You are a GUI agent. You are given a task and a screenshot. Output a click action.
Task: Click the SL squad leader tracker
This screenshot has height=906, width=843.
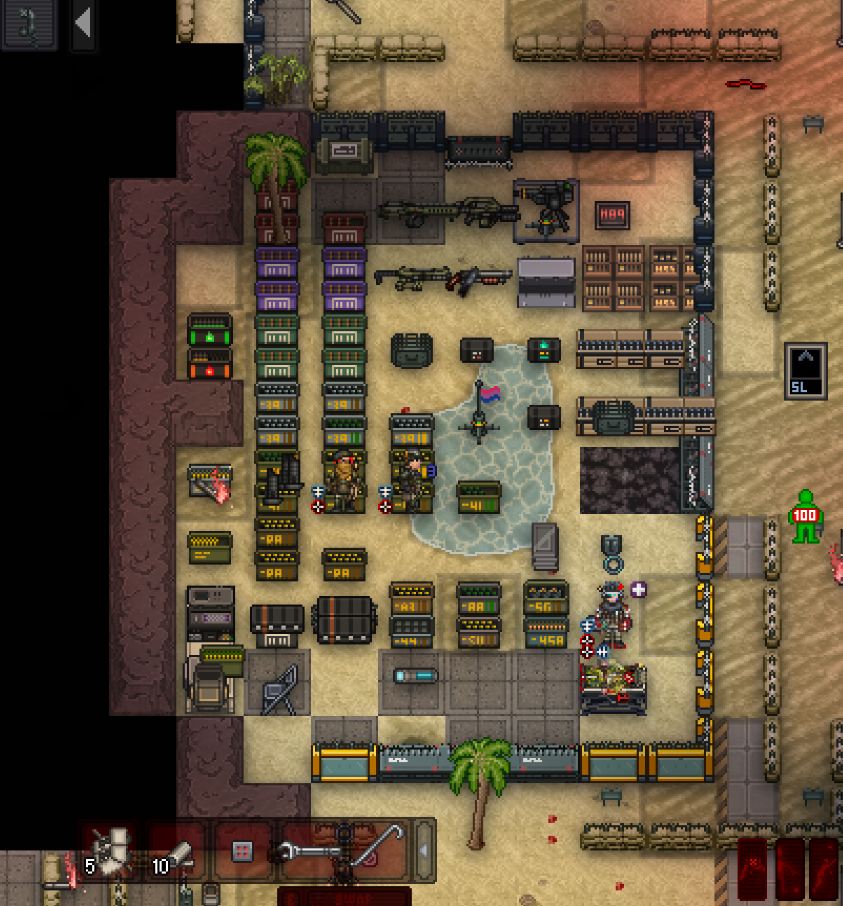point(805,371)
